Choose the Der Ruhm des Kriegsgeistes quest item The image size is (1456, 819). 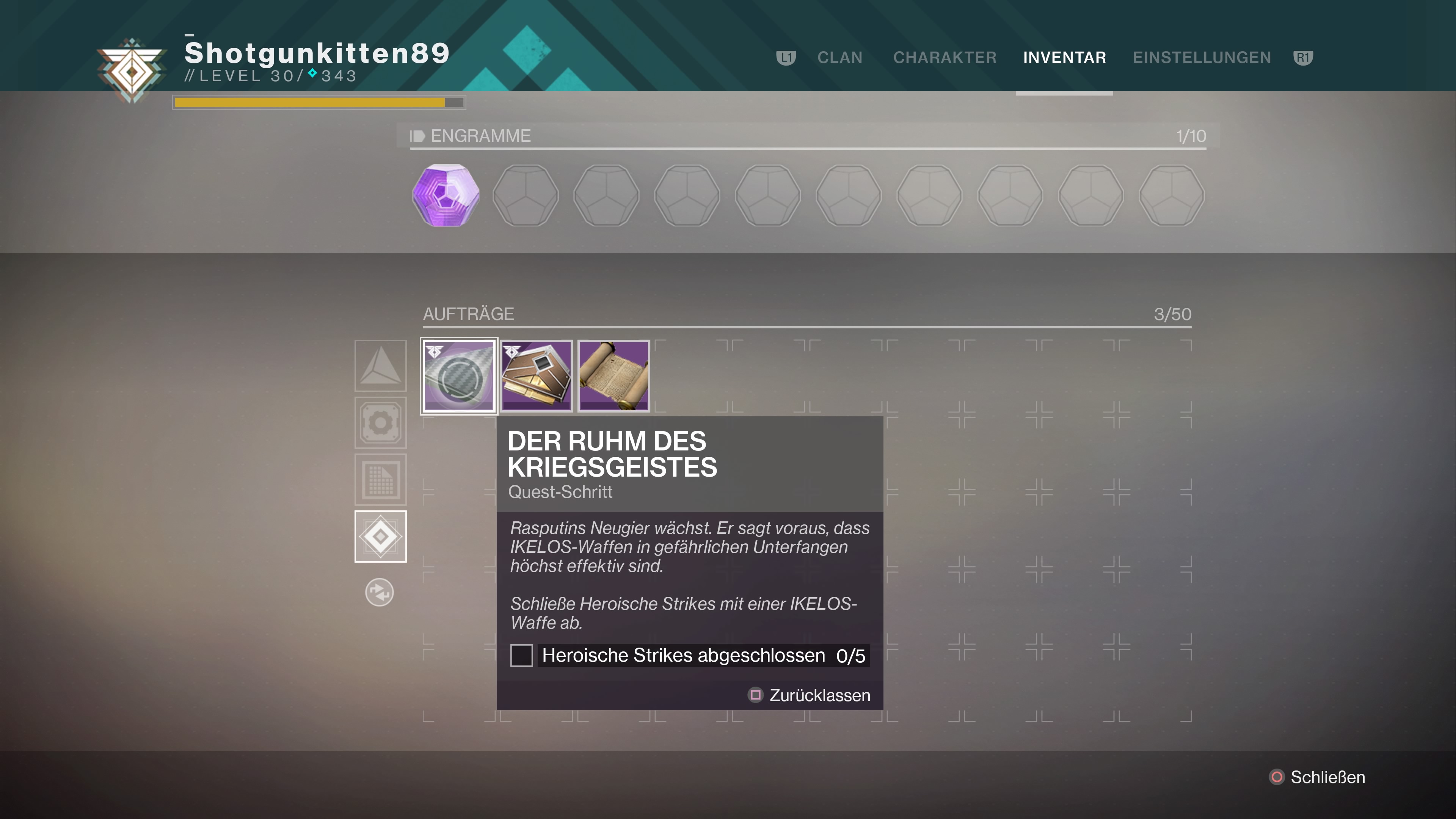point(459,376)
